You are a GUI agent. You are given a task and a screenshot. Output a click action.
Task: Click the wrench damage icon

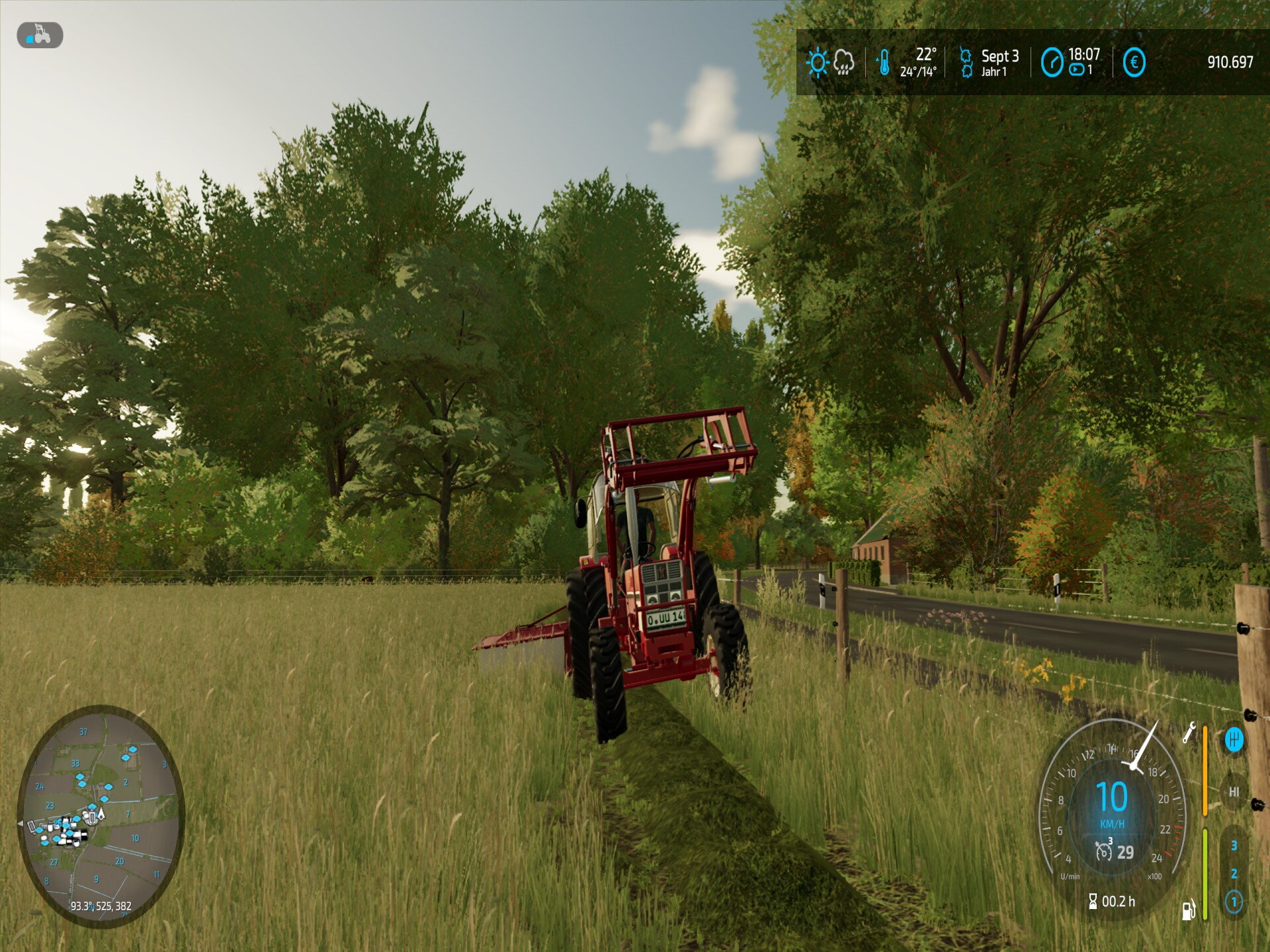click(x=1189, y=733)
